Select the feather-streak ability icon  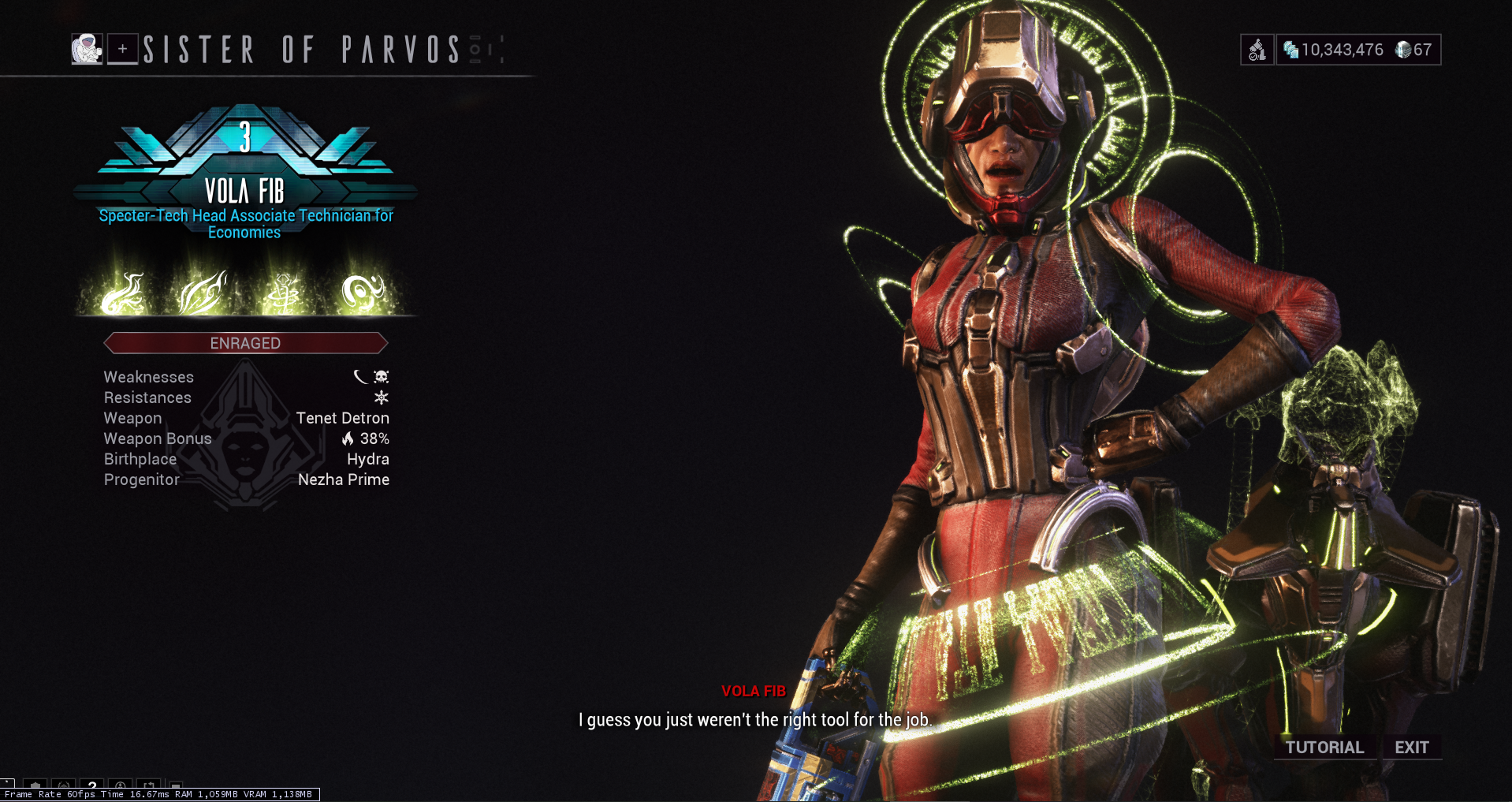[x=203, y=293]
